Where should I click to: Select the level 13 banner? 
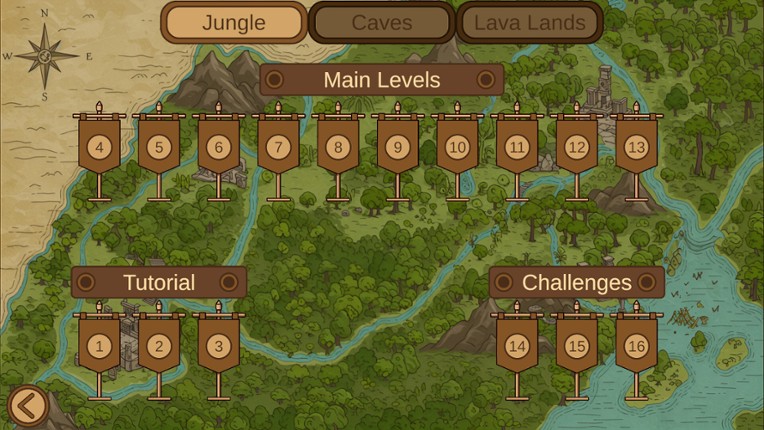tap(636, 147)
